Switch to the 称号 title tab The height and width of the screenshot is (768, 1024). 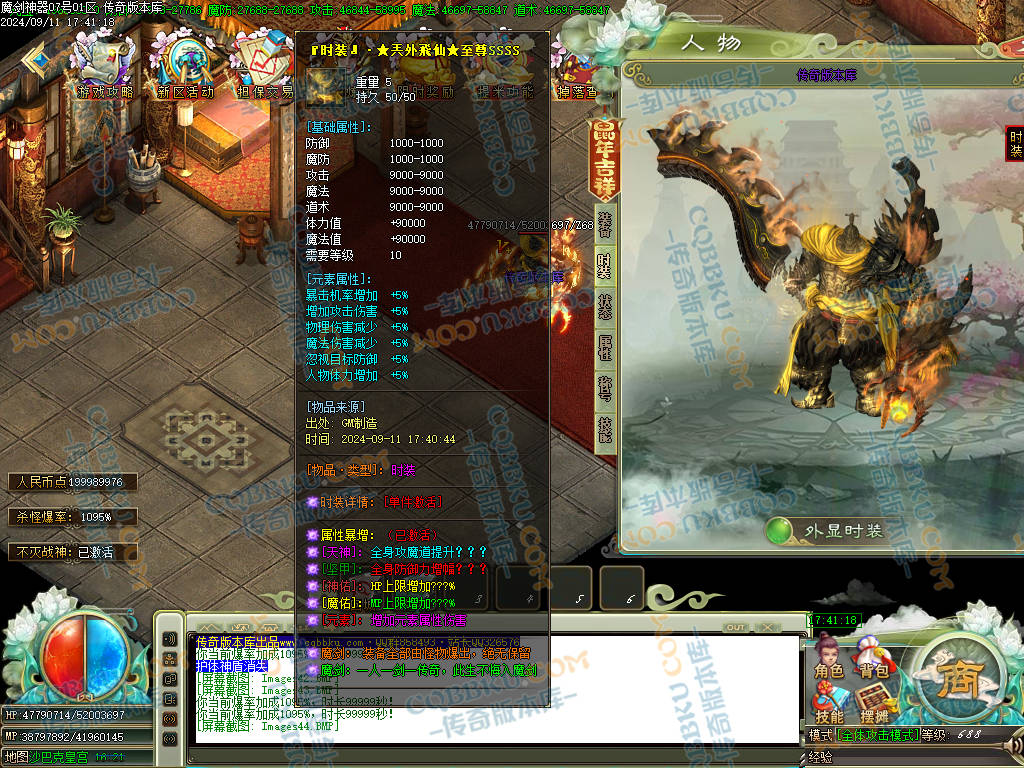click(605, 389)
